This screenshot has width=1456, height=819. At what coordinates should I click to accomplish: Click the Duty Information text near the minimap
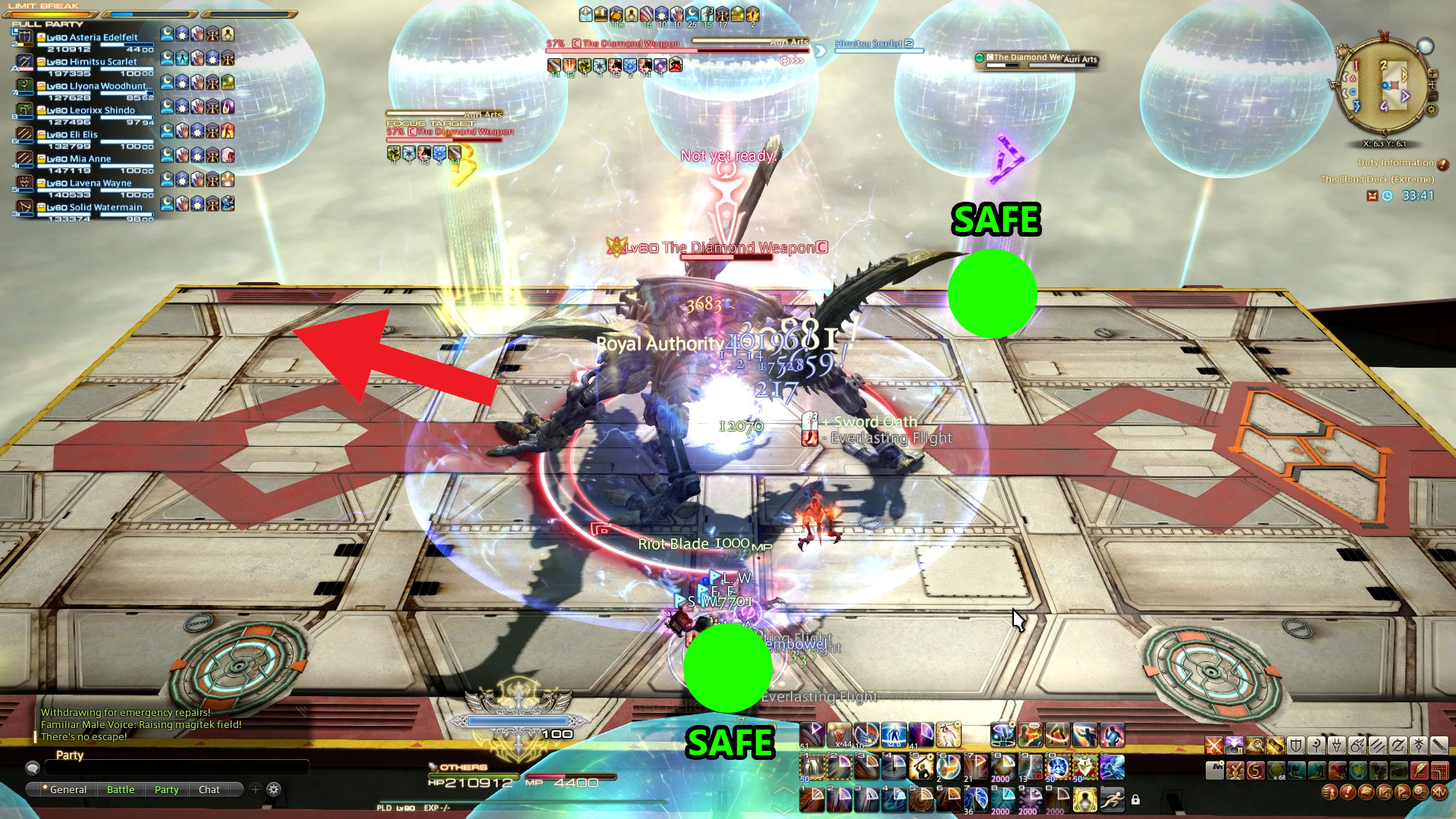(1395, 162)
